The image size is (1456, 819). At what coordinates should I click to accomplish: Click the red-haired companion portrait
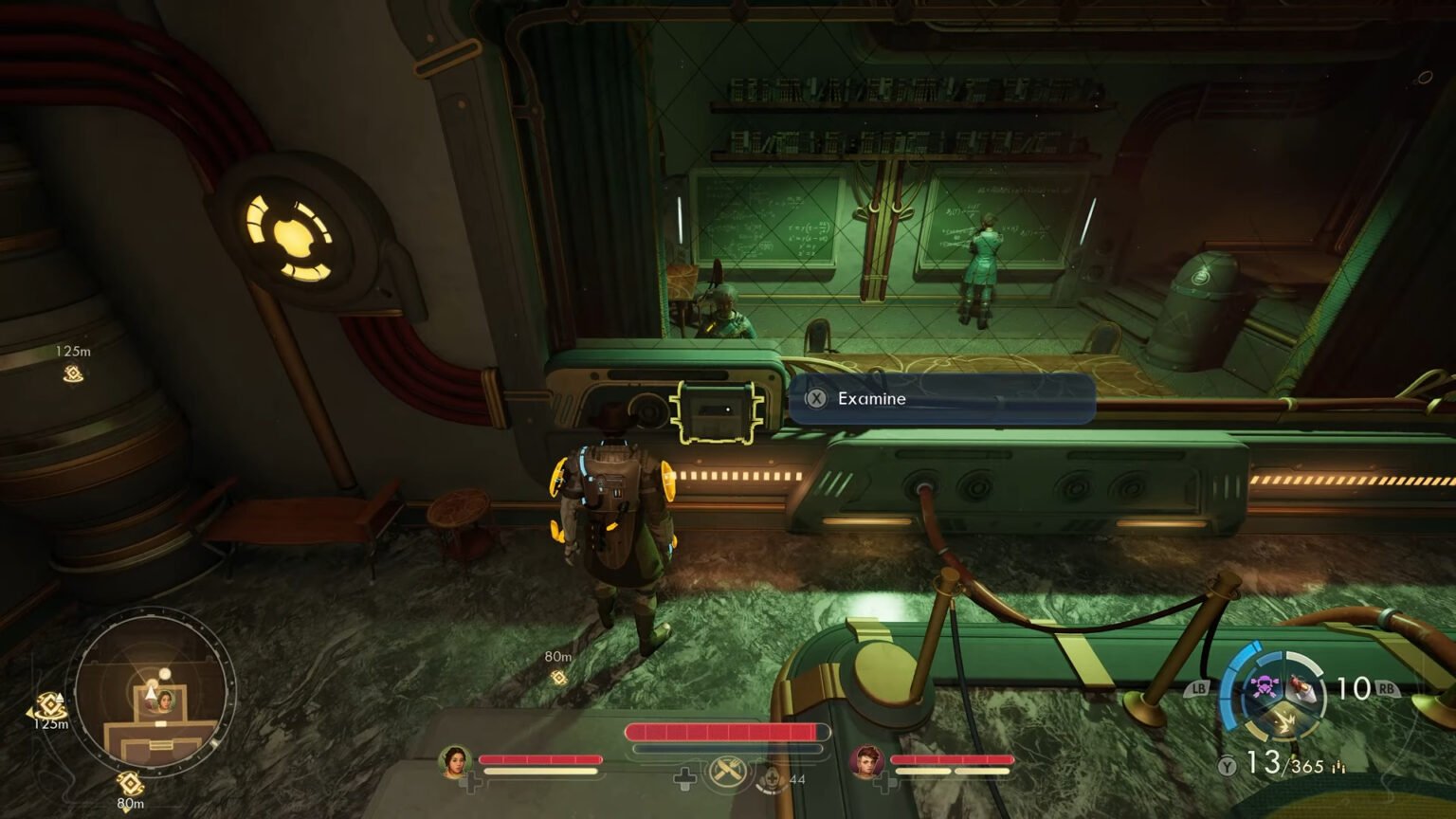[x=866, y=761]
